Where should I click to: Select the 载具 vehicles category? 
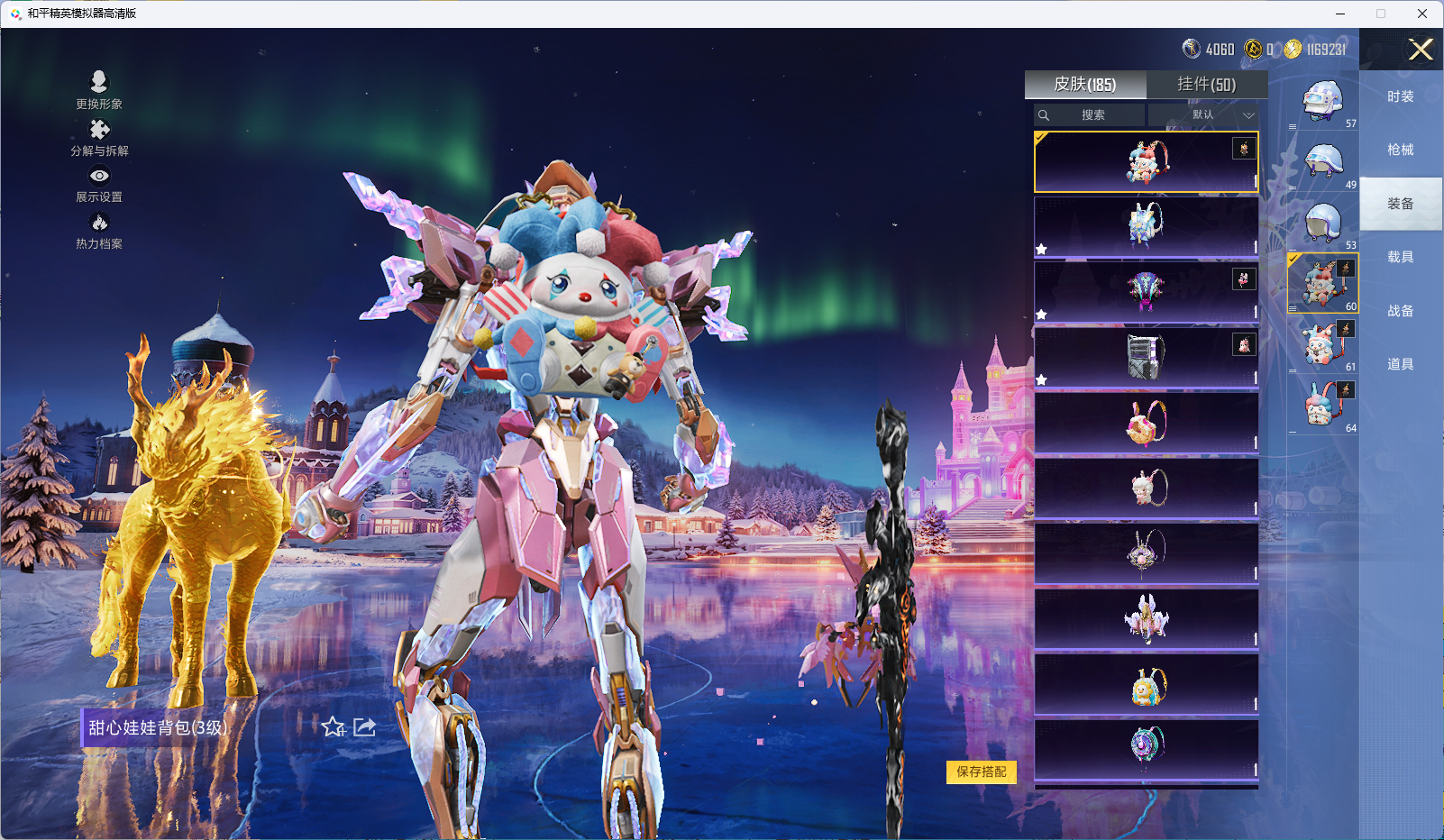1400,257
